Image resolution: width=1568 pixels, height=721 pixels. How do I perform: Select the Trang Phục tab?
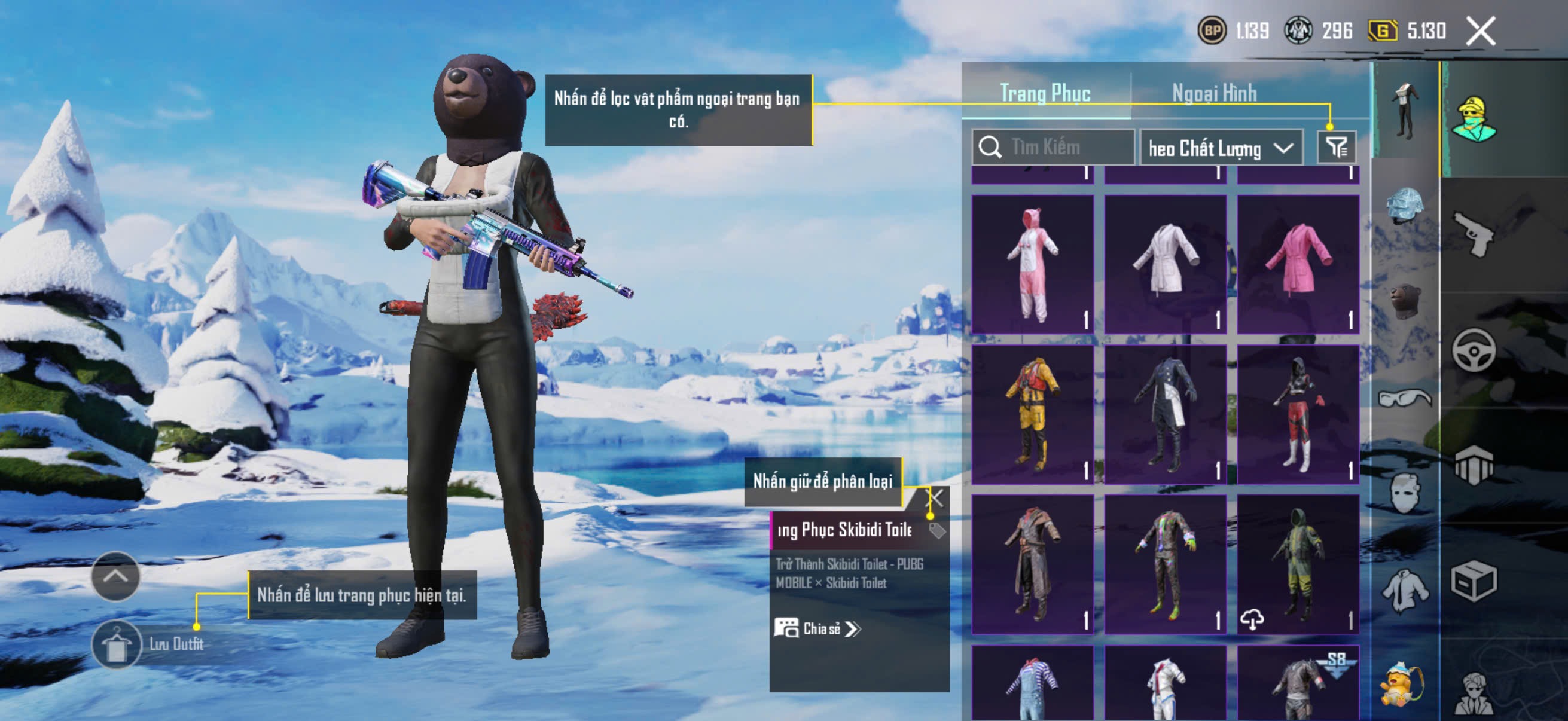(1045, 93)
